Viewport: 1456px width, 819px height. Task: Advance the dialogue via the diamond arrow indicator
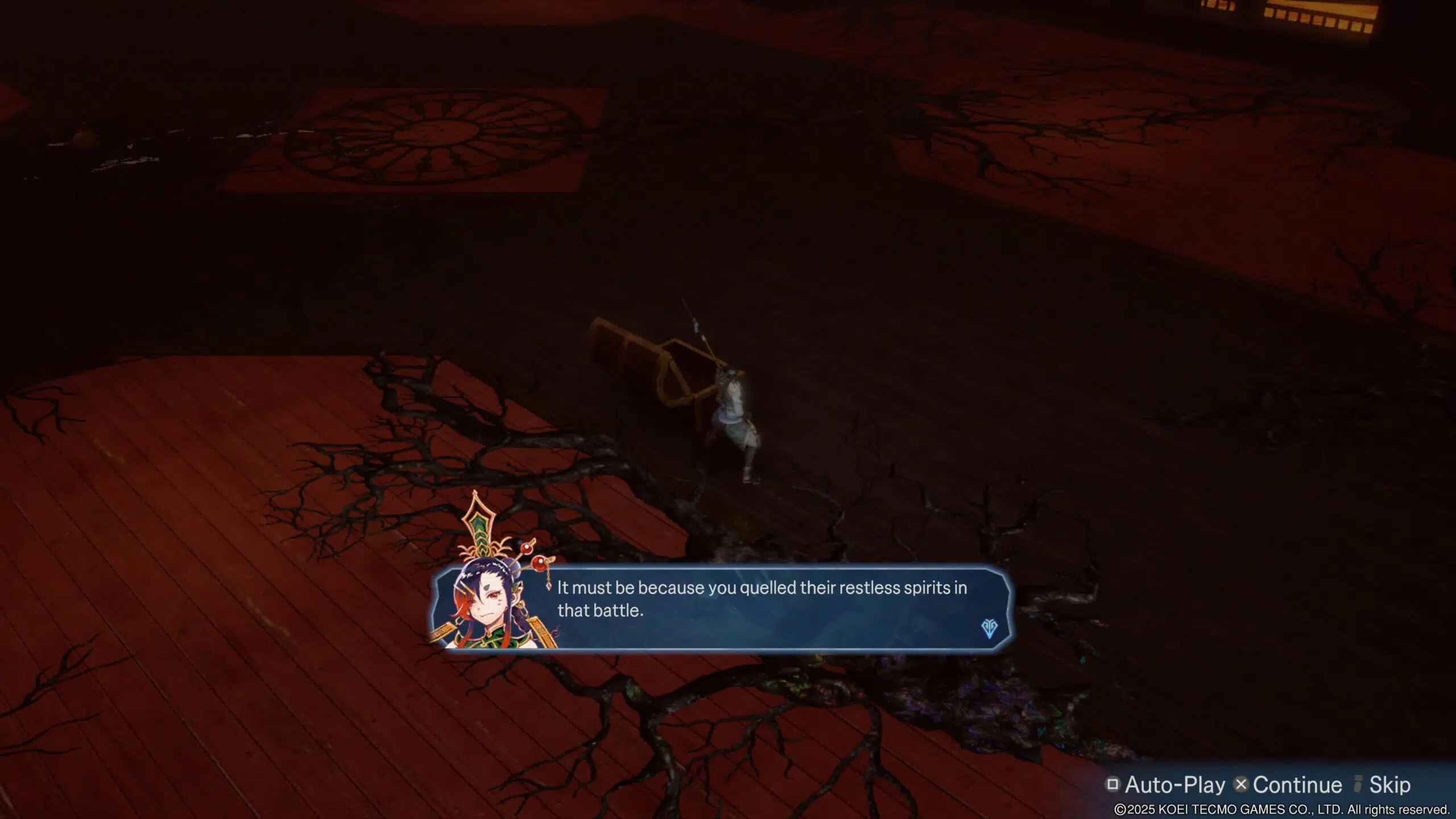click(989, 628)
